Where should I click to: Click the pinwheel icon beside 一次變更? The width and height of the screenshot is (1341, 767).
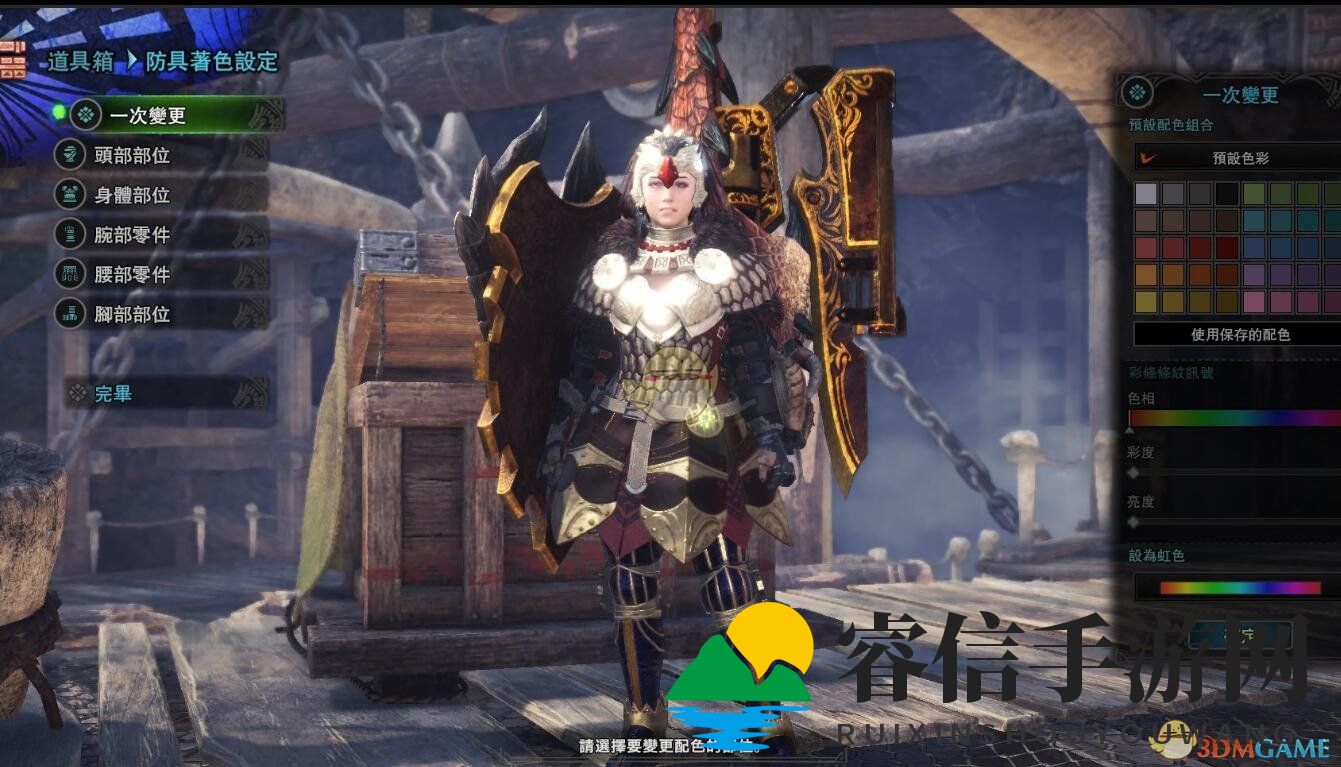84,114
